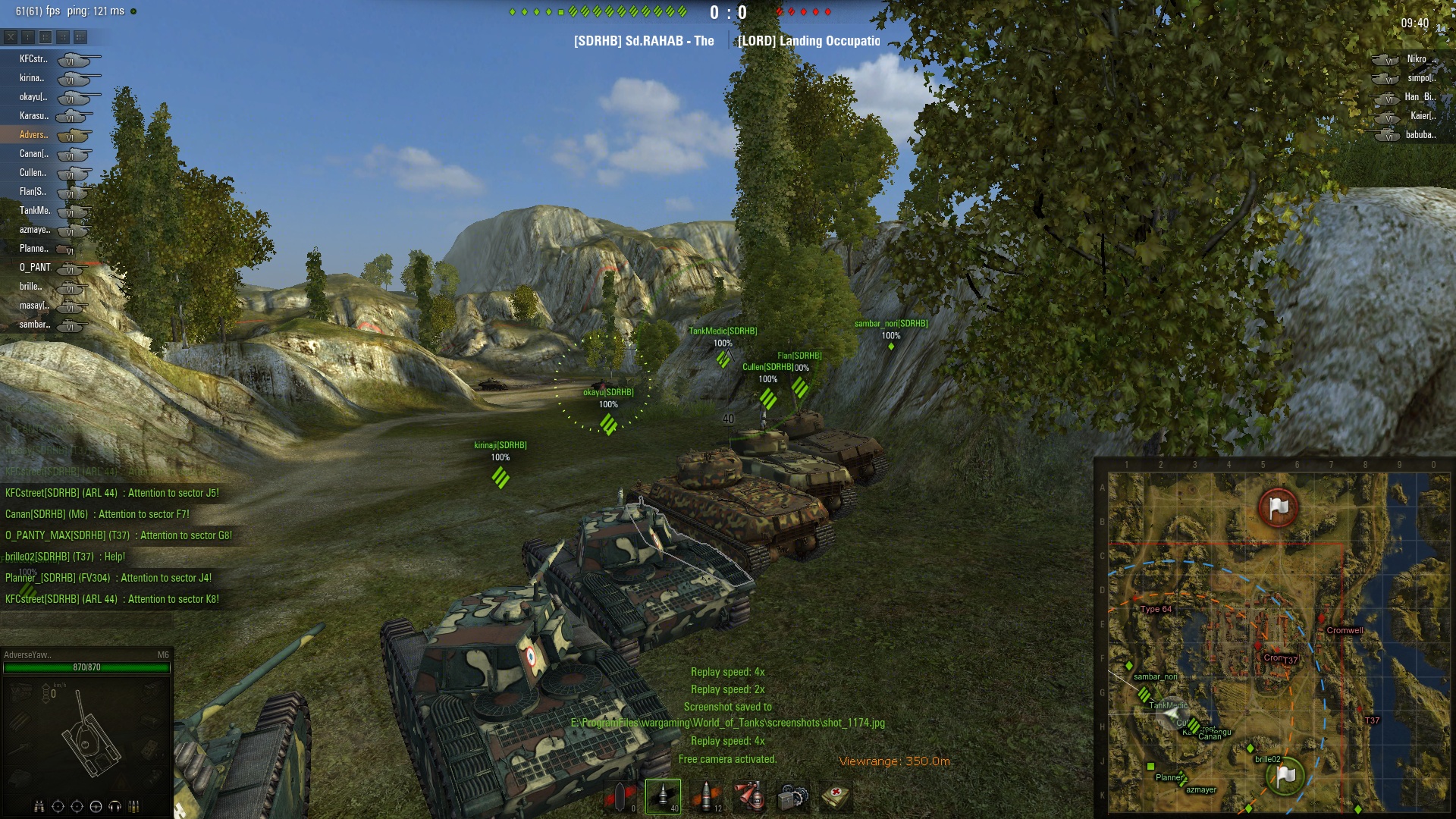Click the loader ammunition crew icon
This screenshot has width=1456, height=819.
134,806
